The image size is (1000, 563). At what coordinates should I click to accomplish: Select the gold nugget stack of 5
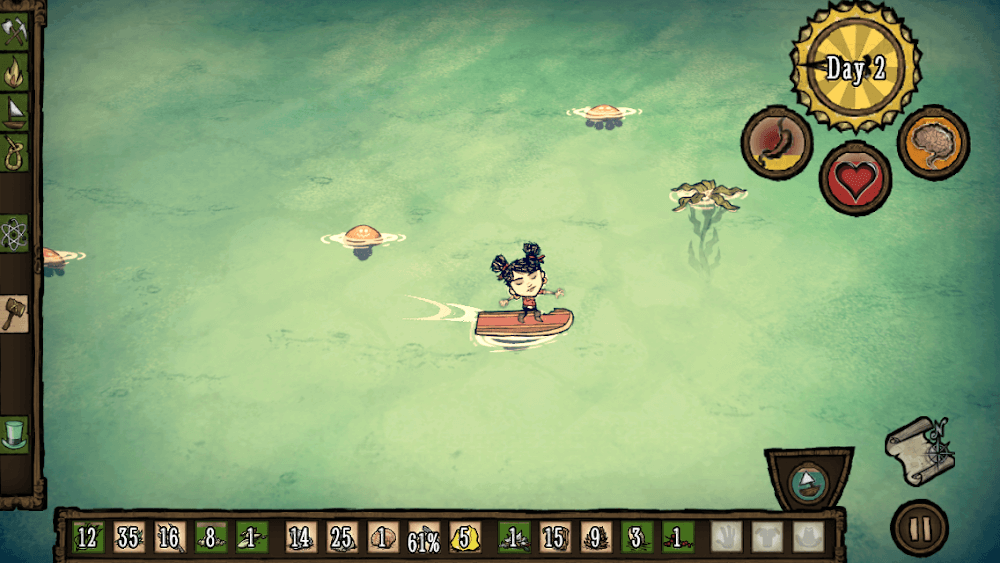click(465, 538)
